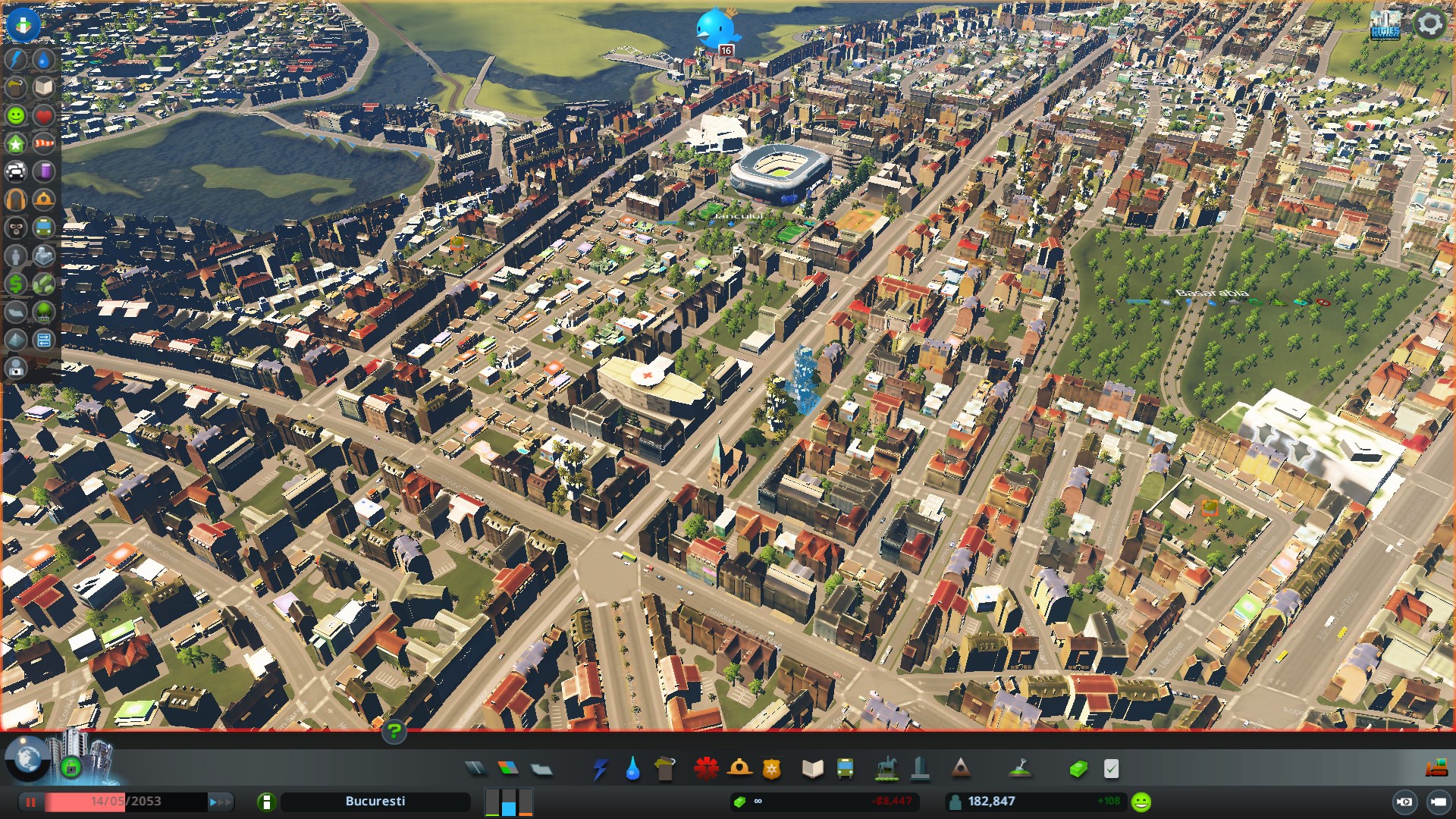Viewport: 1456px width, 819px height.
Task: Open the Public Transport bus menu
Action: pos(845,769)
